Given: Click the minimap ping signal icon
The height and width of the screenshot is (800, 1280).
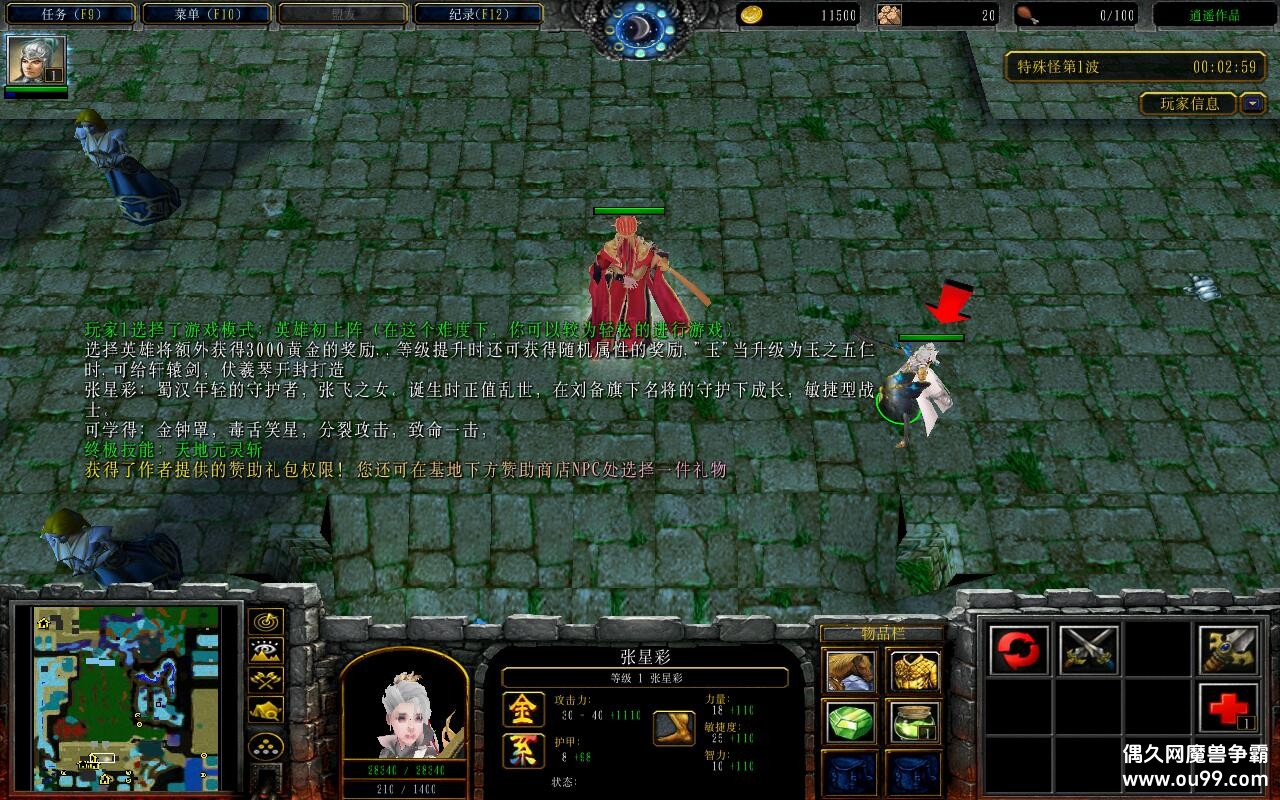Looking at the screenshot, I should pyautogui.click(x=264, y=621).
